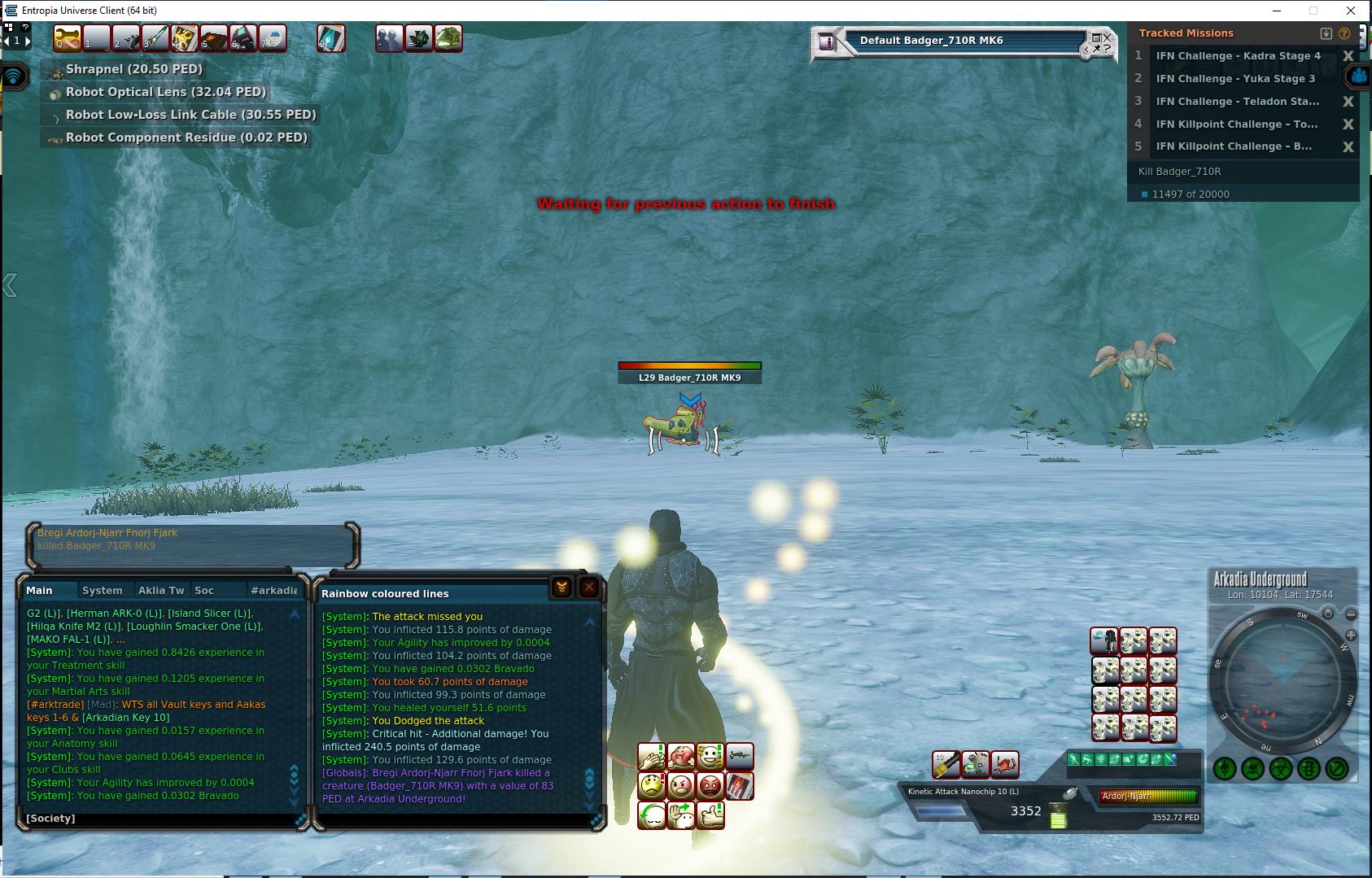The height and width of the screenshot is (878, 1372).
Task: Use the thumbs up emote icon
Action: 710,815
